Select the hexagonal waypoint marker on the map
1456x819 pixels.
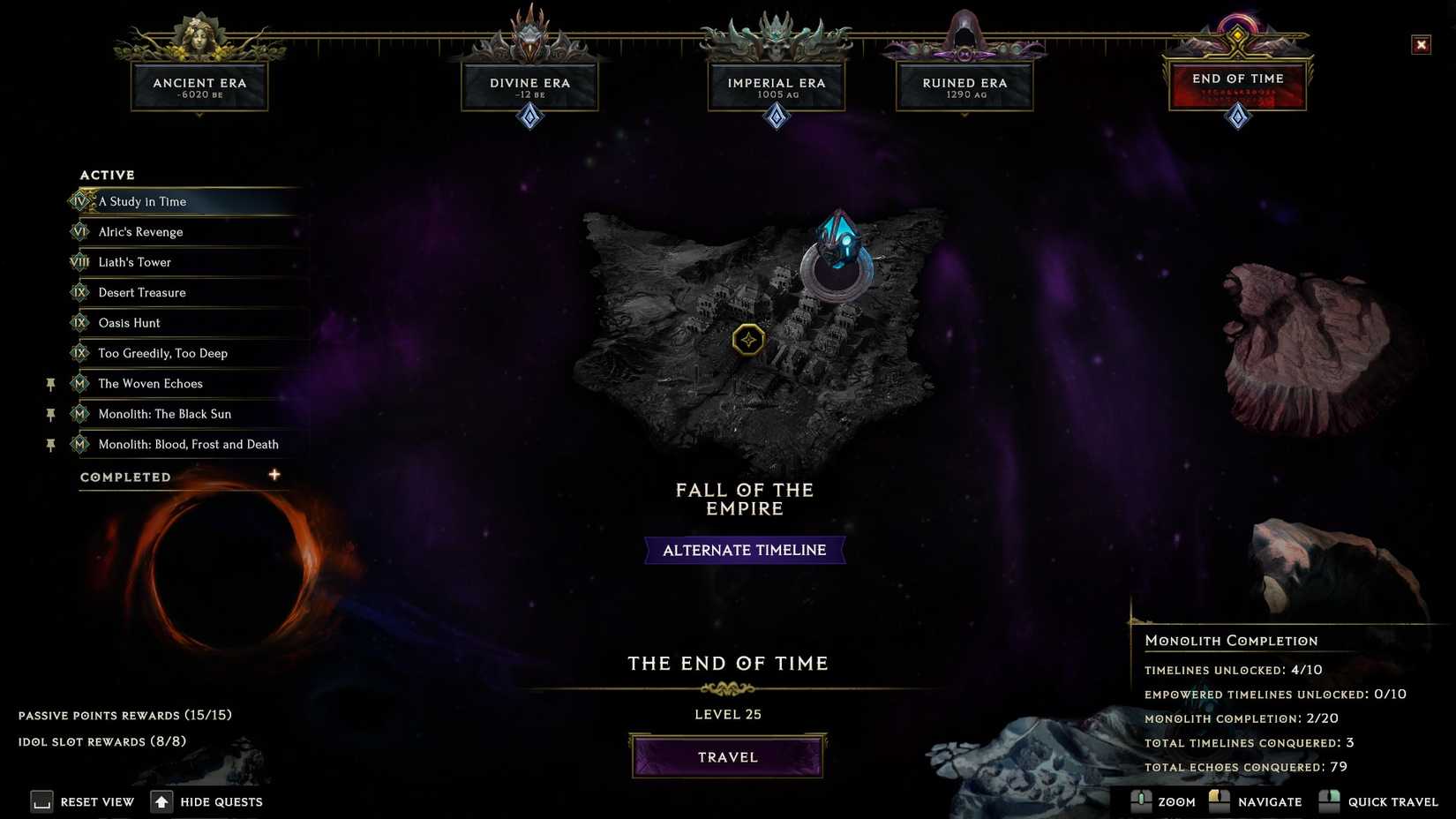[748, 338]
